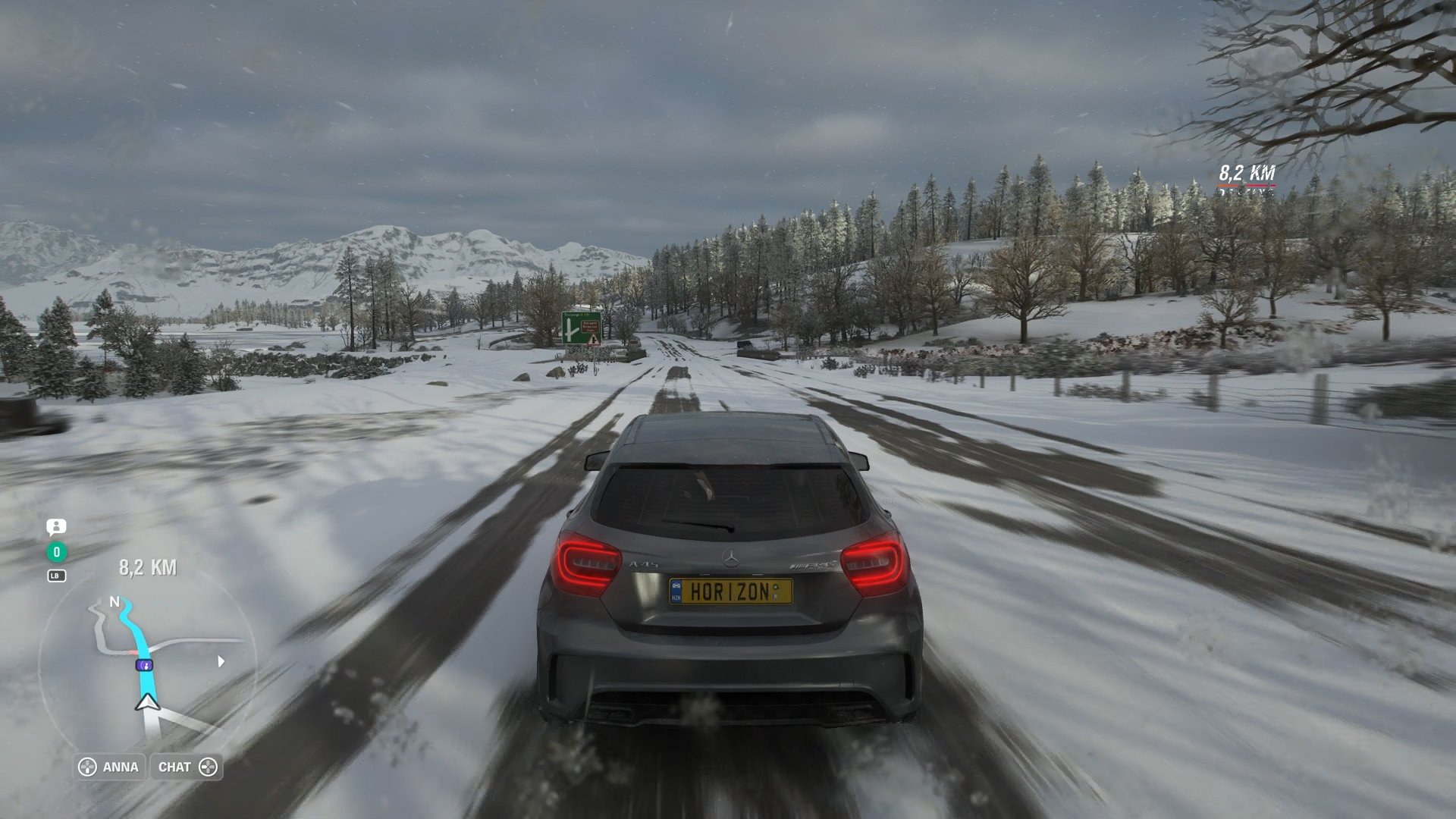Select the blue route line on the minimap
This screenshot has height=819, width=1456.
(x=139, y=637)
